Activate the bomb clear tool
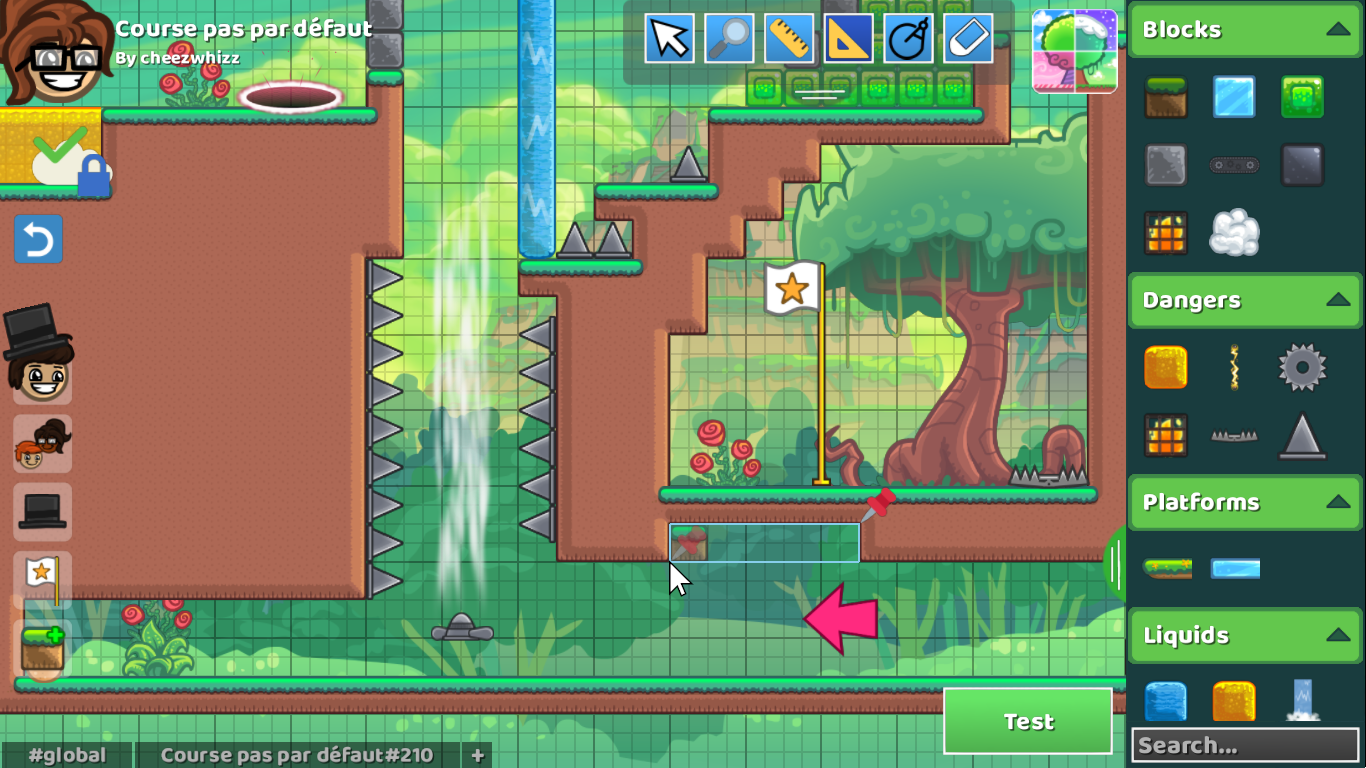This screenshot has width=1366, height=768. point(908,38)
